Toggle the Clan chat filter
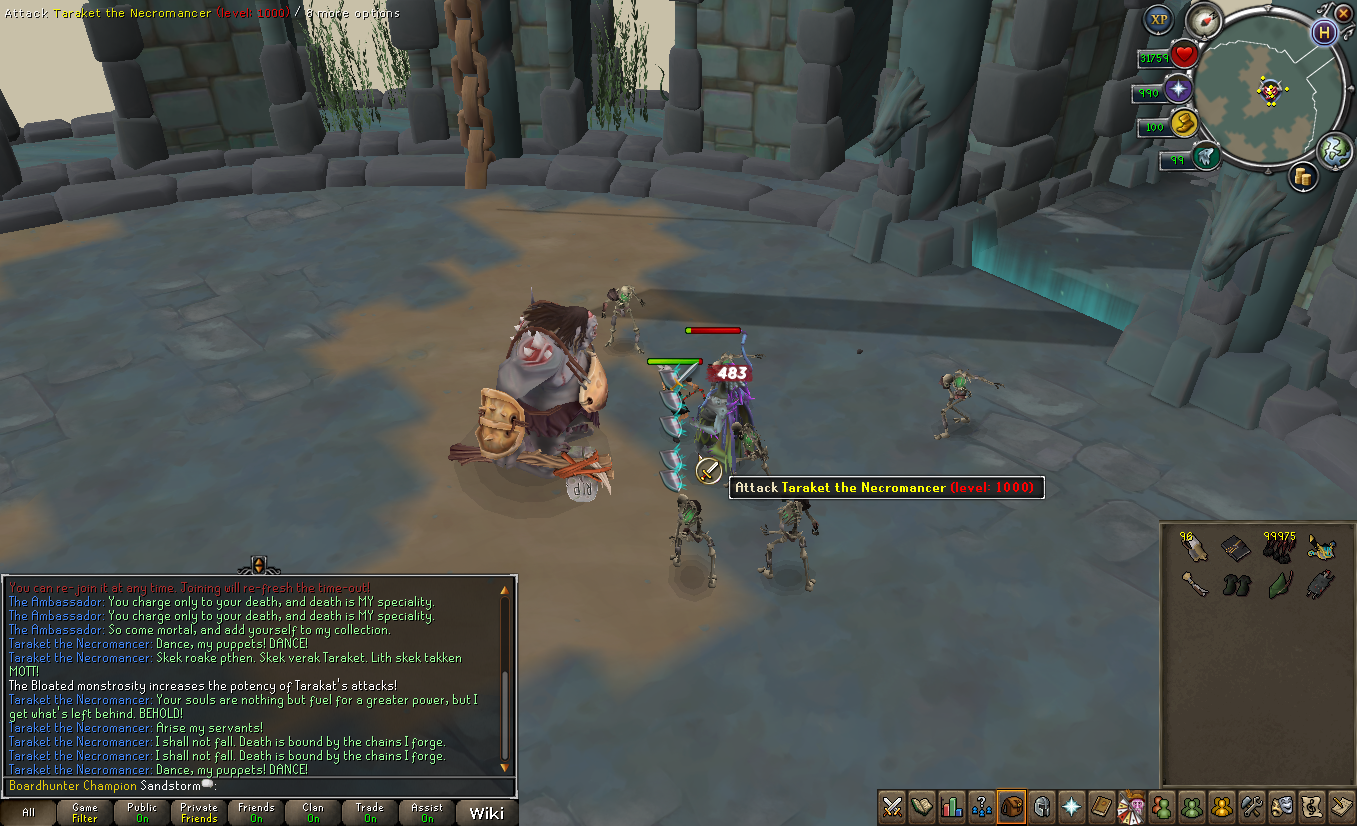Viewport: 1357px width, 826px height. point(313,812)
